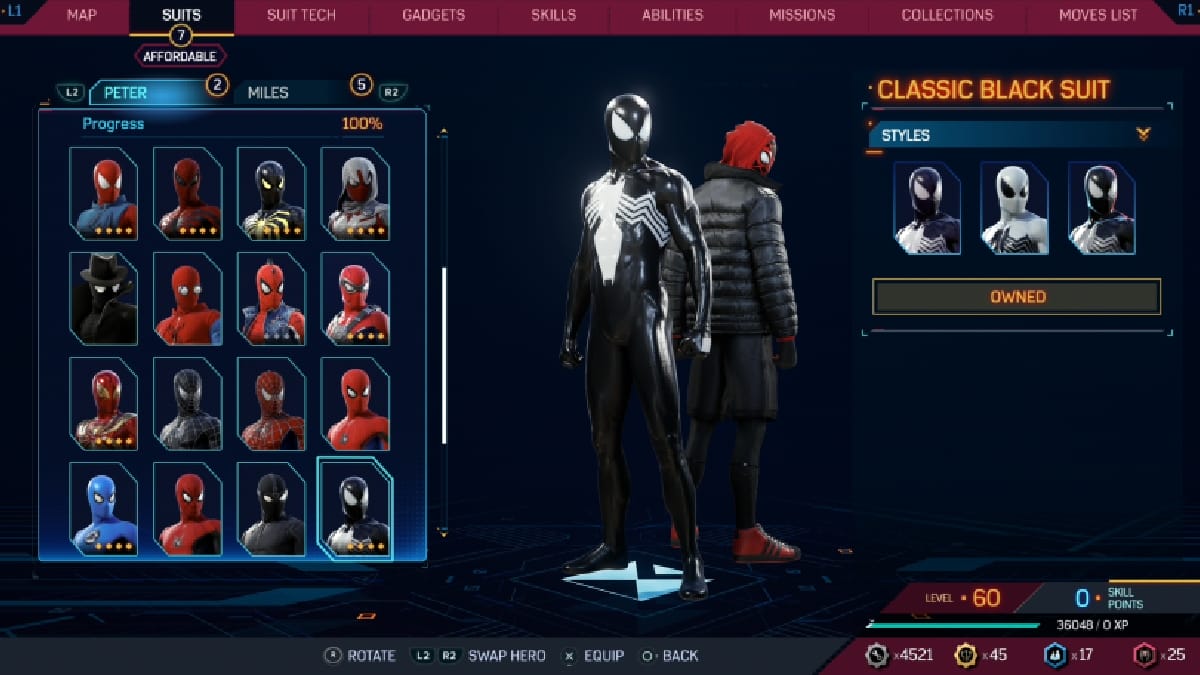Image resolution: width=1200 pixels, height=675 pixels.
Task: Select the noir fedora suit thumbnail
Action: tap(103, 298)
